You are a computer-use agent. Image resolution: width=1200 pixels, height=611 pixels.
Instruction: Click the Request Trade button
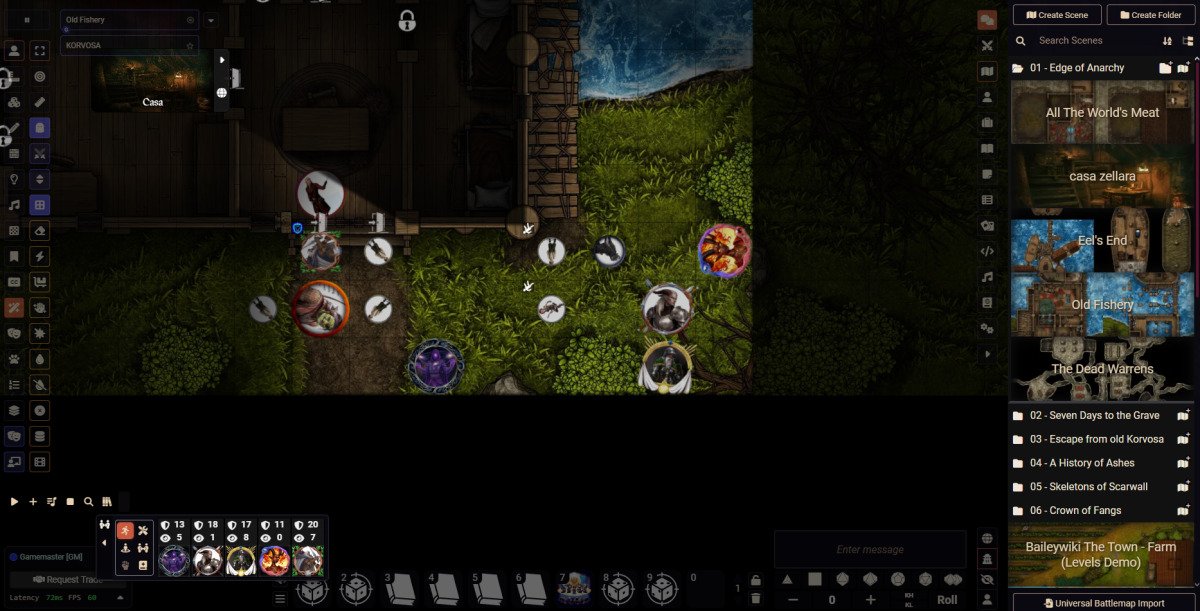coord(66,579)
